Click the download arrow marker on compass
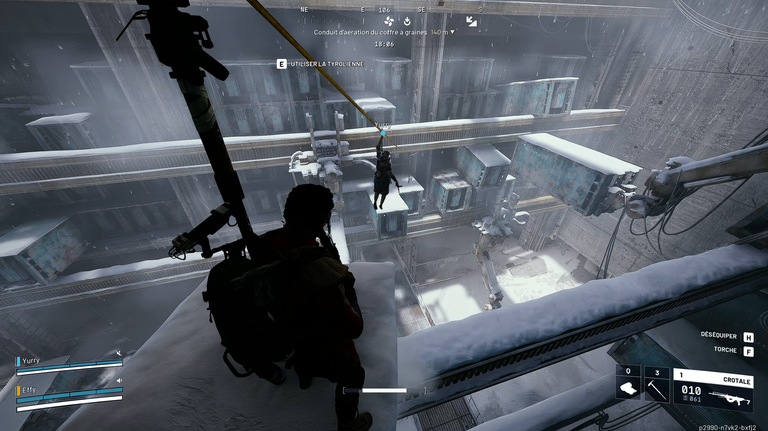The height and width of the screenshot is (431, 768). [408, 20]
